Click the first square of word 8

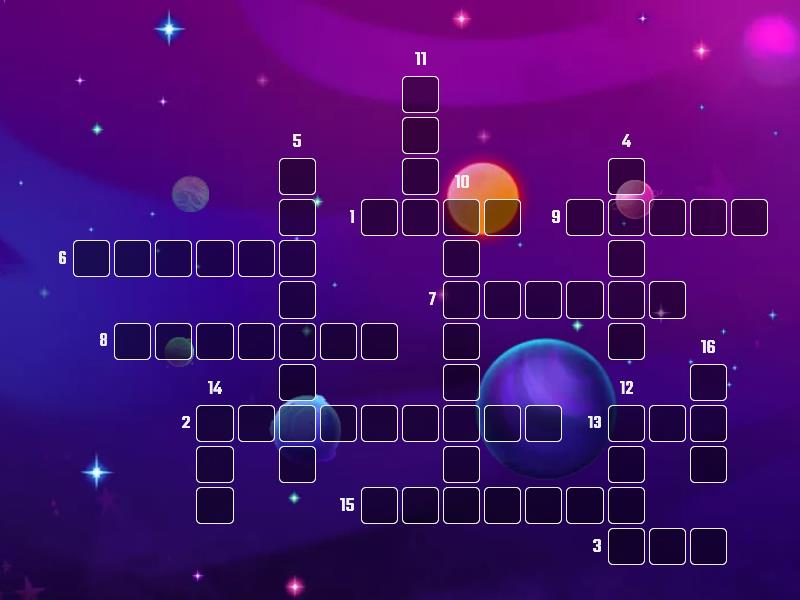133,341
